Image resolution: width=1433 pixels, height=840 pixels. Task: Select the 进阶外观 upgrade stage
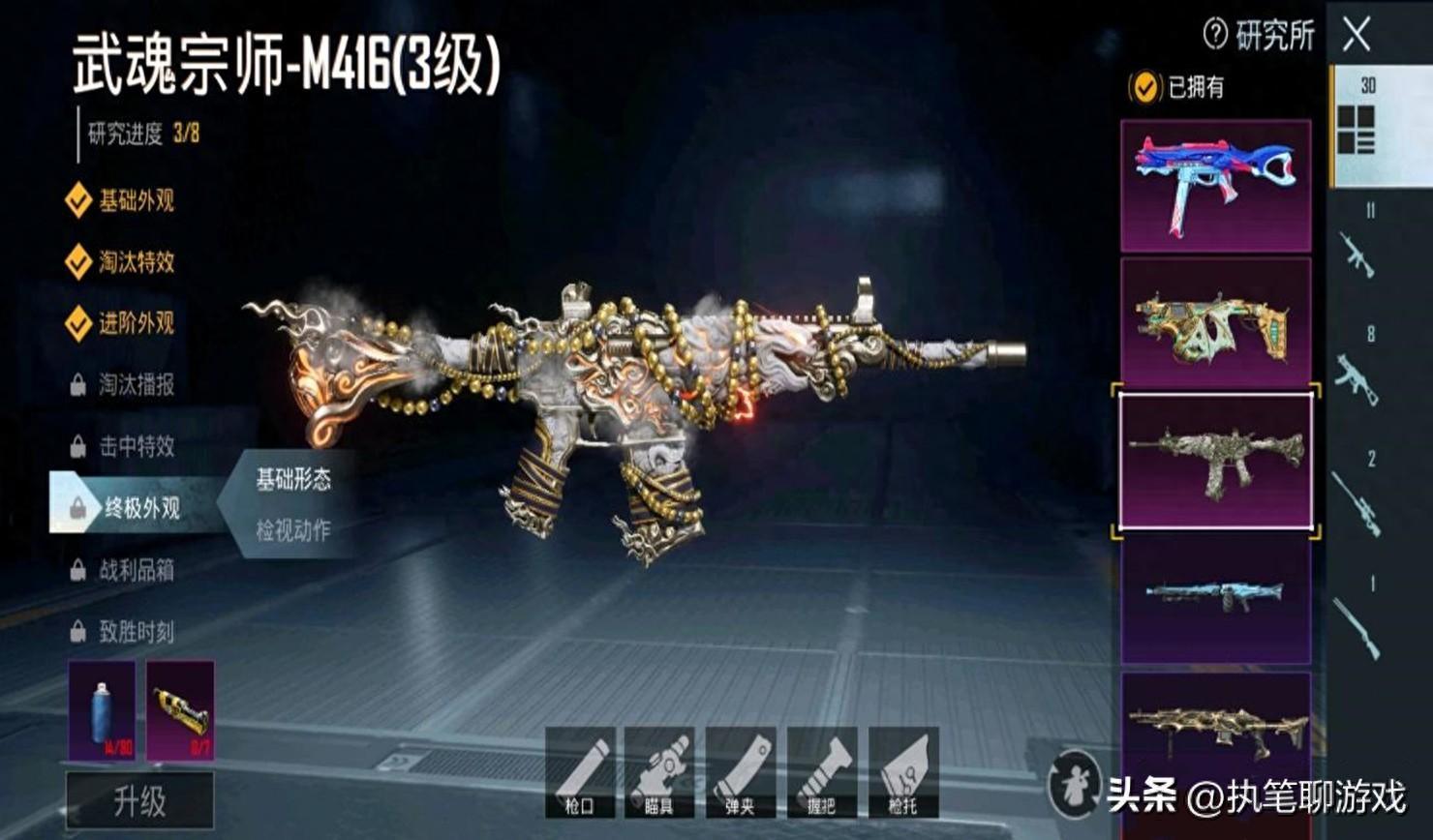click(x=135, y=323)
